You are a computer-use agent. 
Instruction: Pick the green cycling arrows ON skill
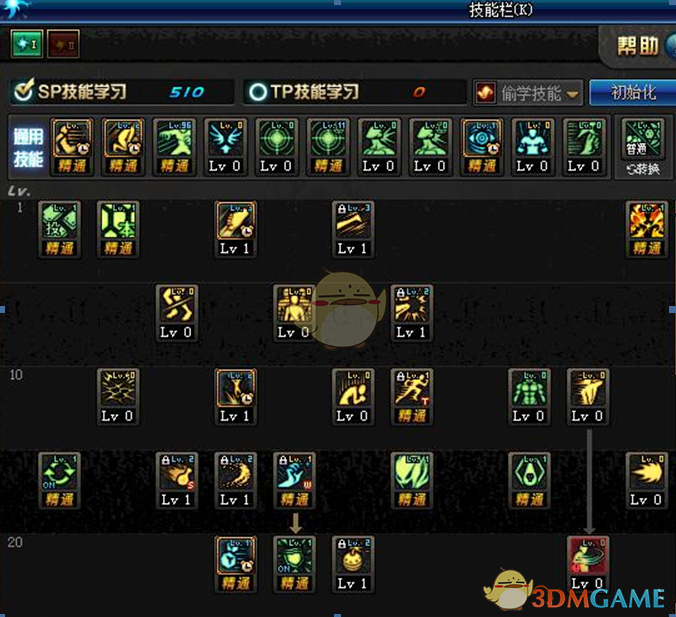point(59,471)
